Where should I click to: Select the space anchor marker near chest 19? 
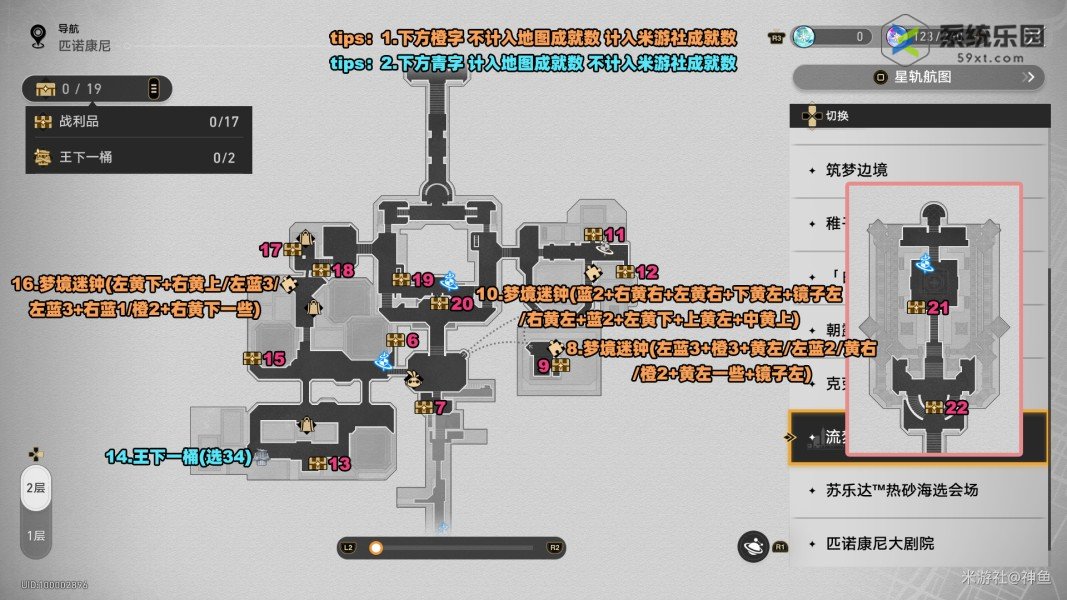point(448,280)
